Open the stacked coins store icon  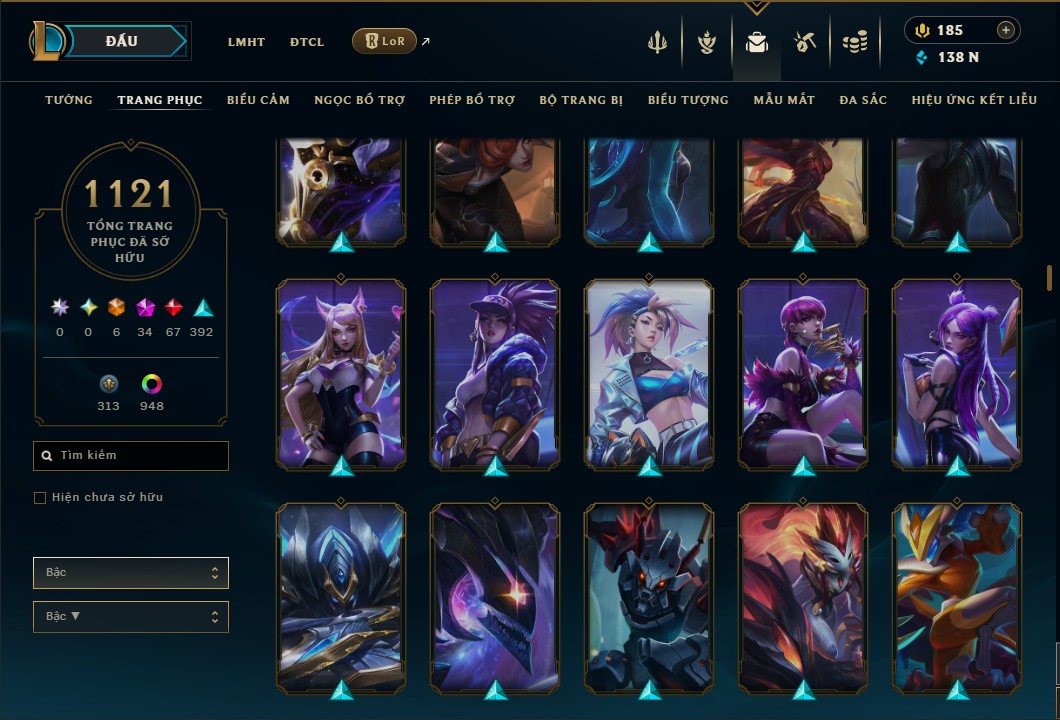854,42
